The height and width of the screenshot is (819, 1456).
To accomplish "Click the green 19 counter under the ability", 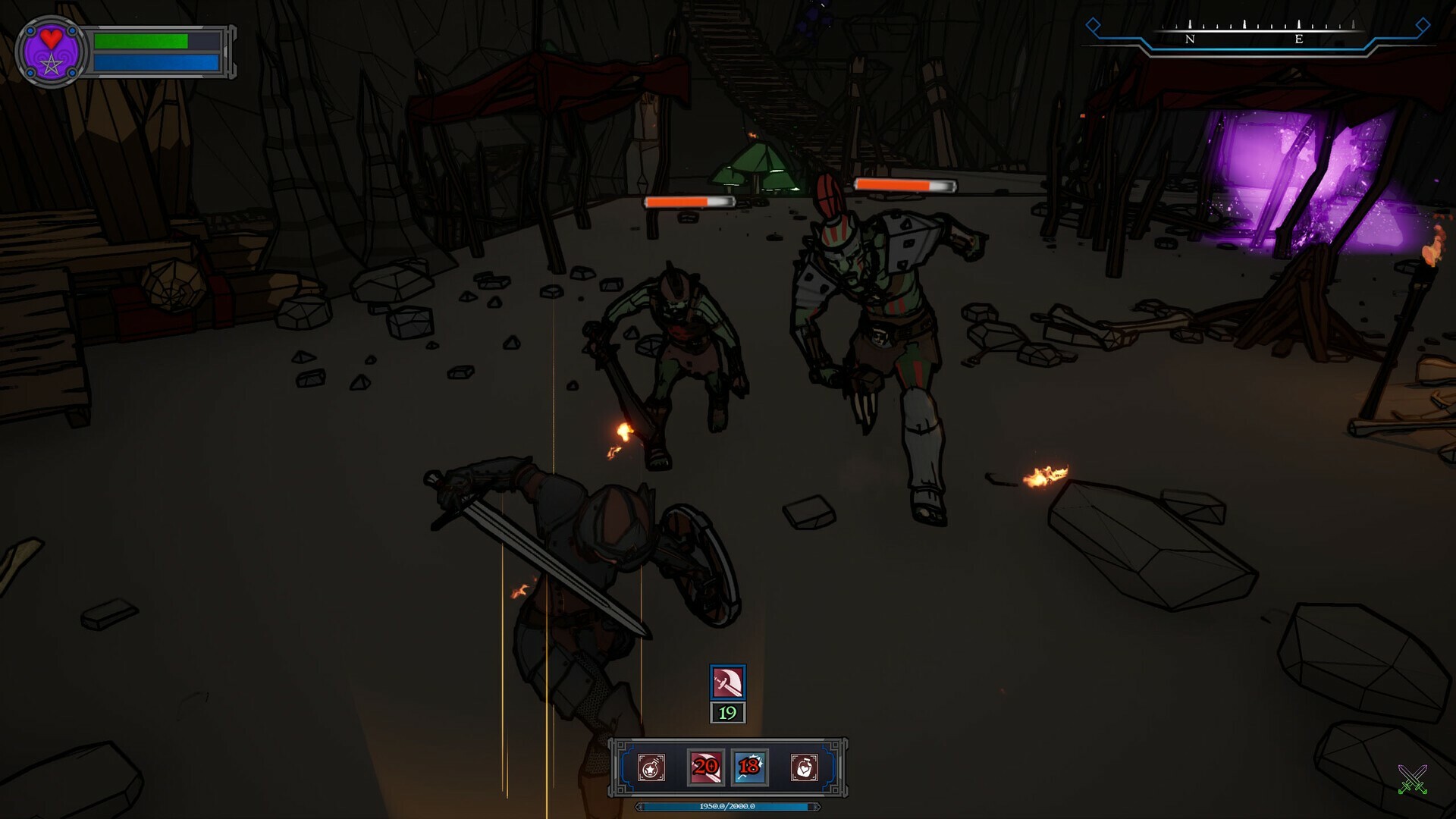I will pyautogui.click(x=728, y=713).
